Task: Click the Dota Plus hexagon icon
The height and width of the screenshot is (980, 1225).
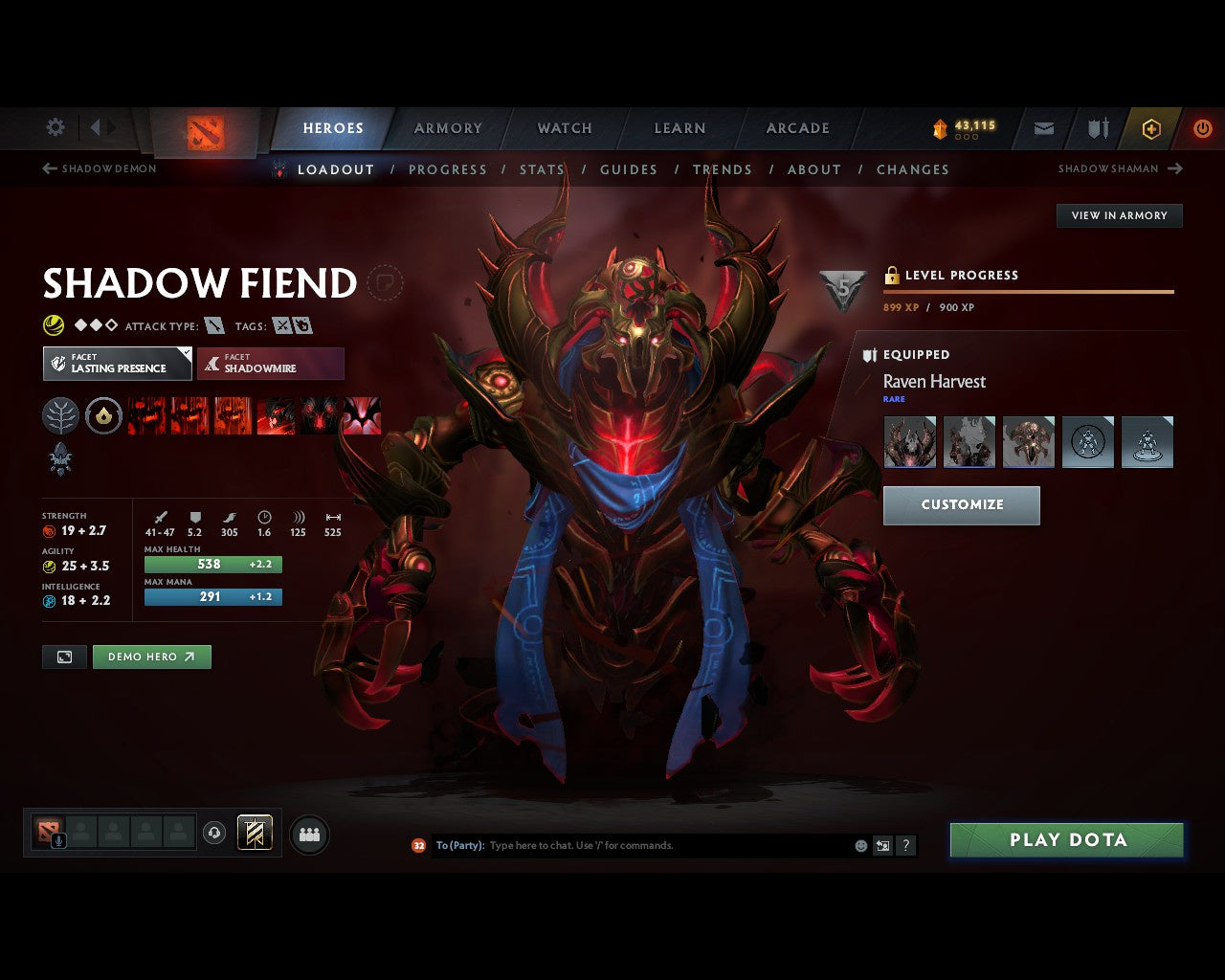Action: click(1150, 128)
